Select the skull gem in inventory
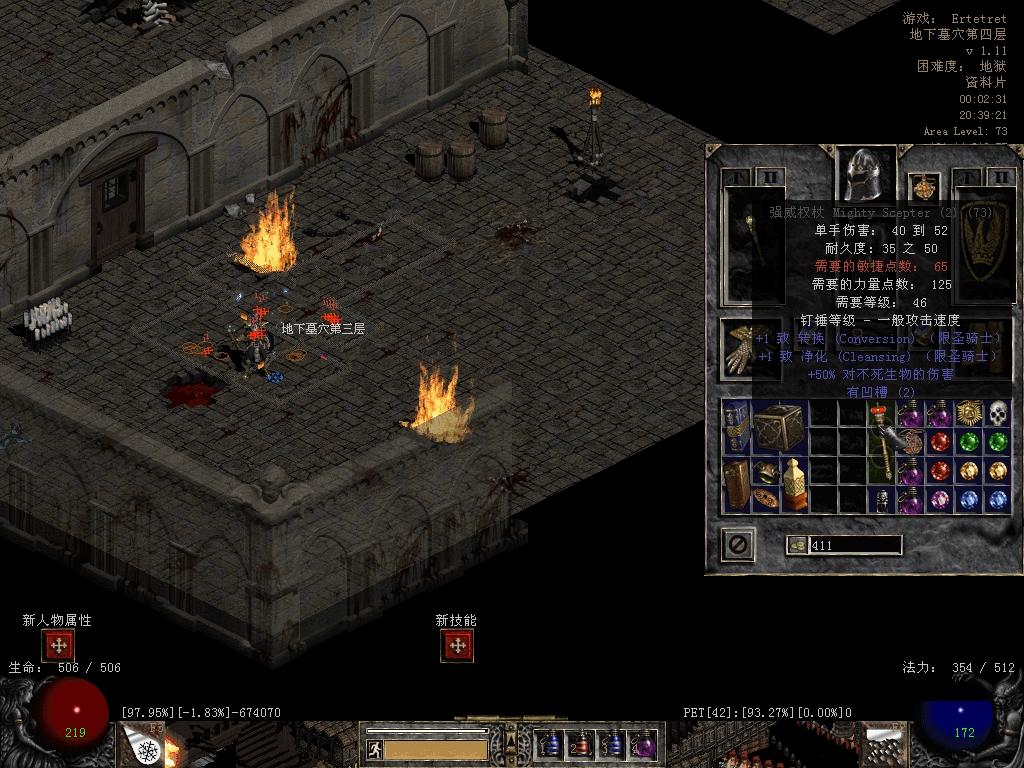Screen dimensions: 1024x768 click(x=998, y=412)
